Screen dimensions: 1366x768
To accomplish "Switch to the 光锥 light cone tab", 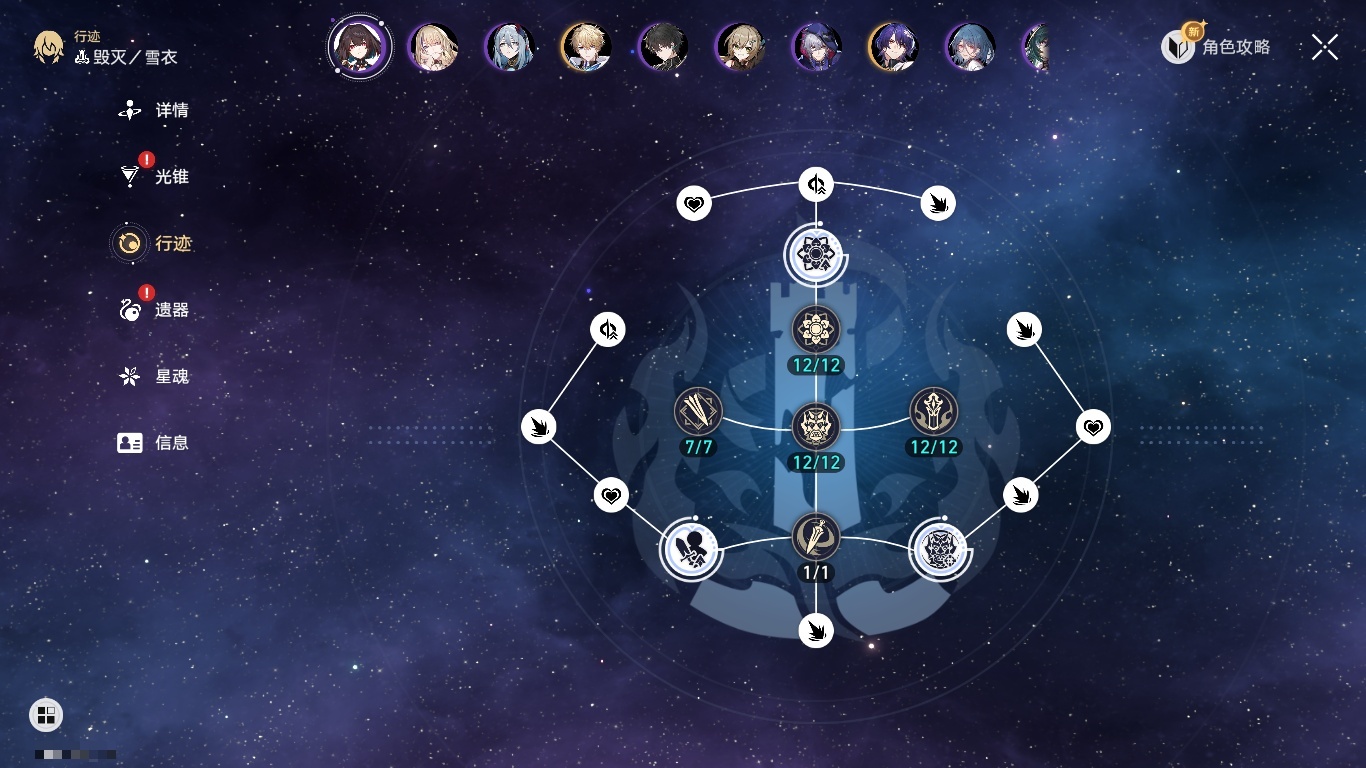I will (x=154, y=177).
